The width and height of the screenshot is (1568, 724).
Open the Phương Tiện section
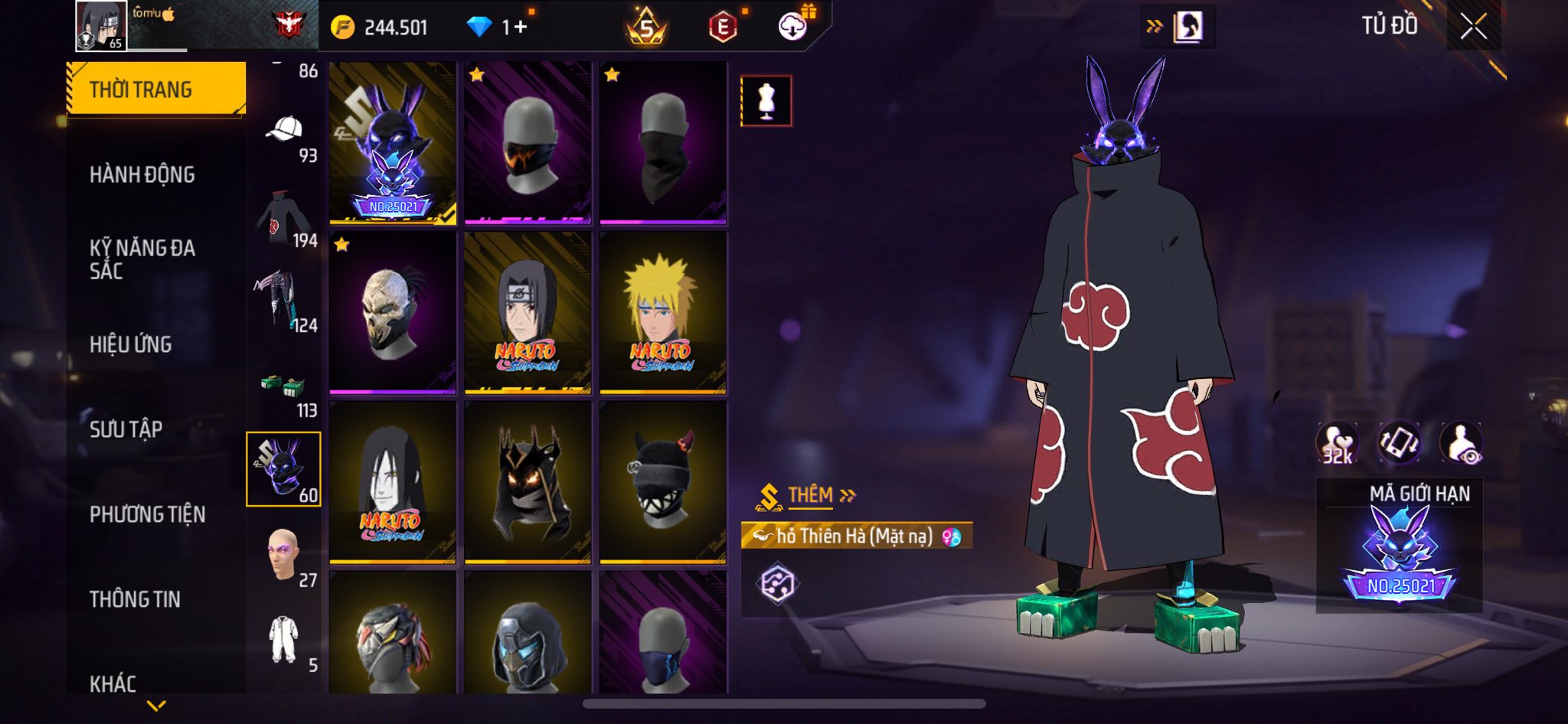pos(147,514)
